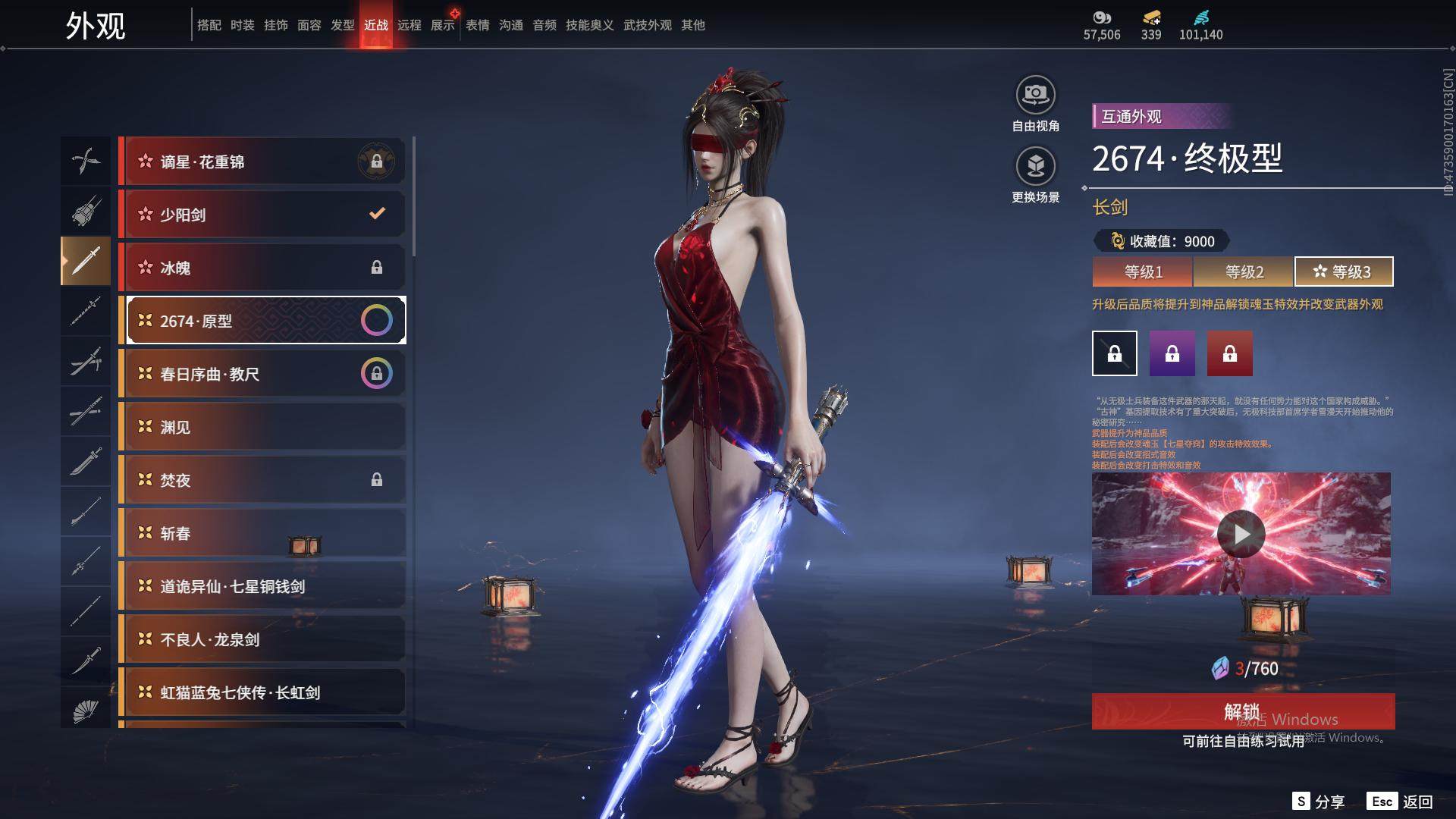Select the 远程 weapon tab

point(409,25)
